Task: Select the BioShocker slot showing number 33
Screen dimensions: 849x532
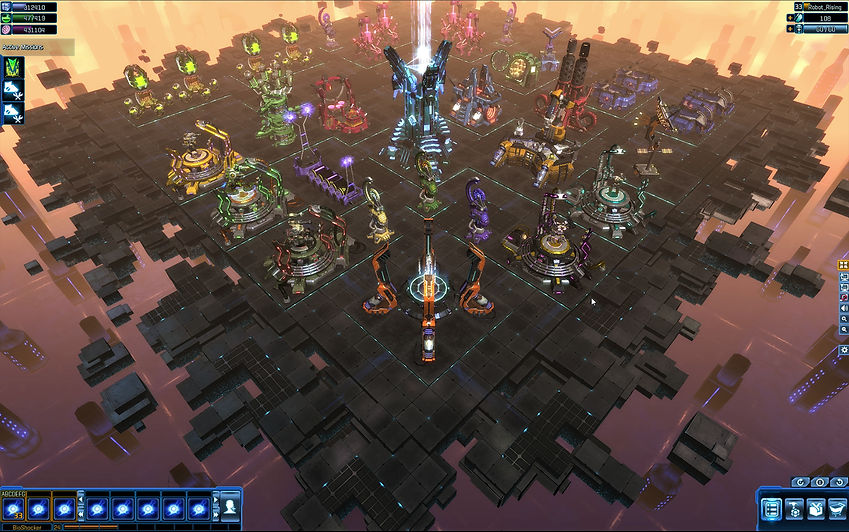Action: [14, 508]
